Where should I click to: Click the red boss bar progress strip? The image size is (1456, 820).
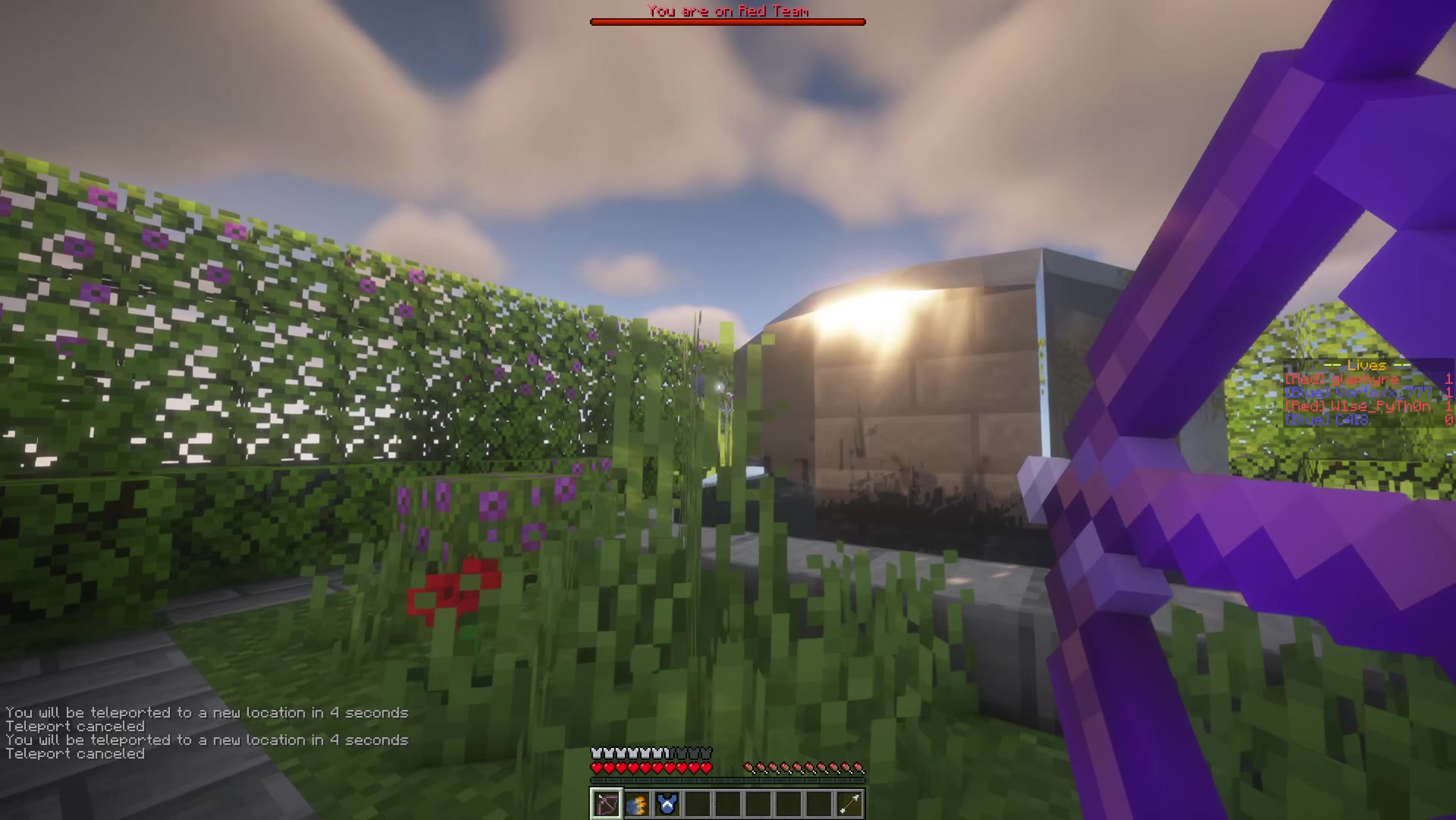(x=727, y=21)
